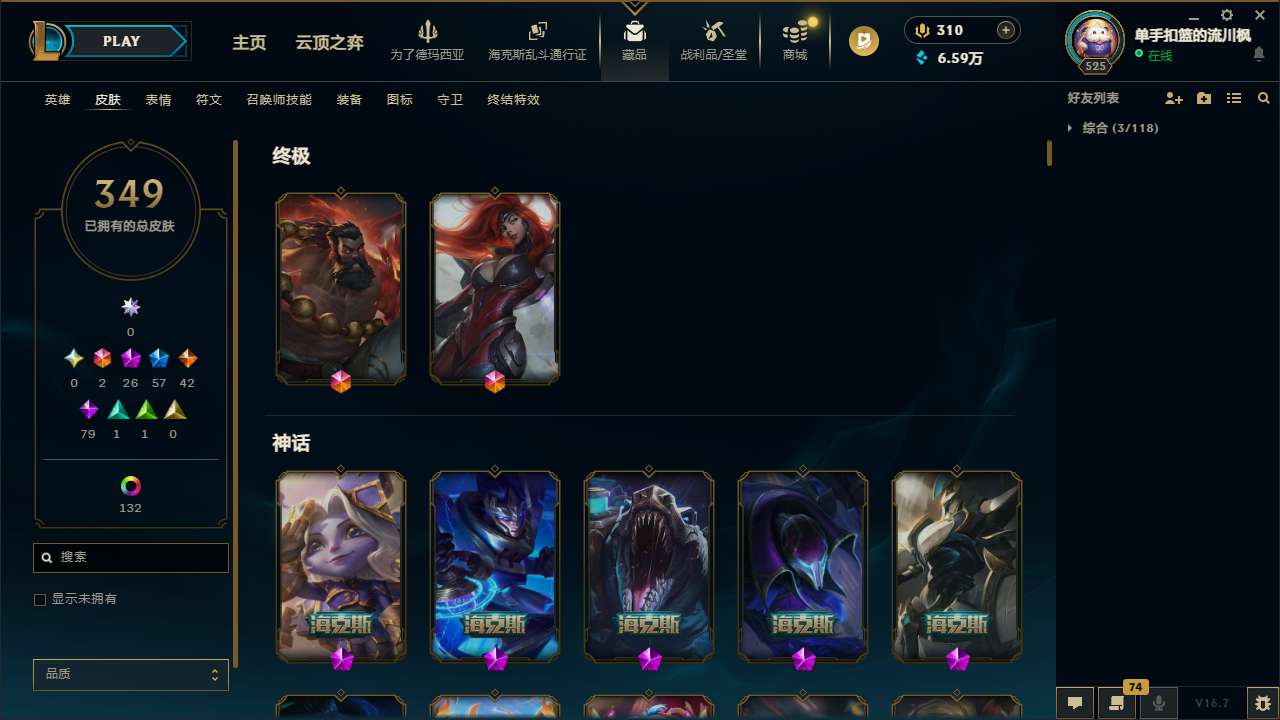The height and width of the screenshot is (720, 1280).
Task: Open the game settings gear icon
Action: coord(1226,15)
